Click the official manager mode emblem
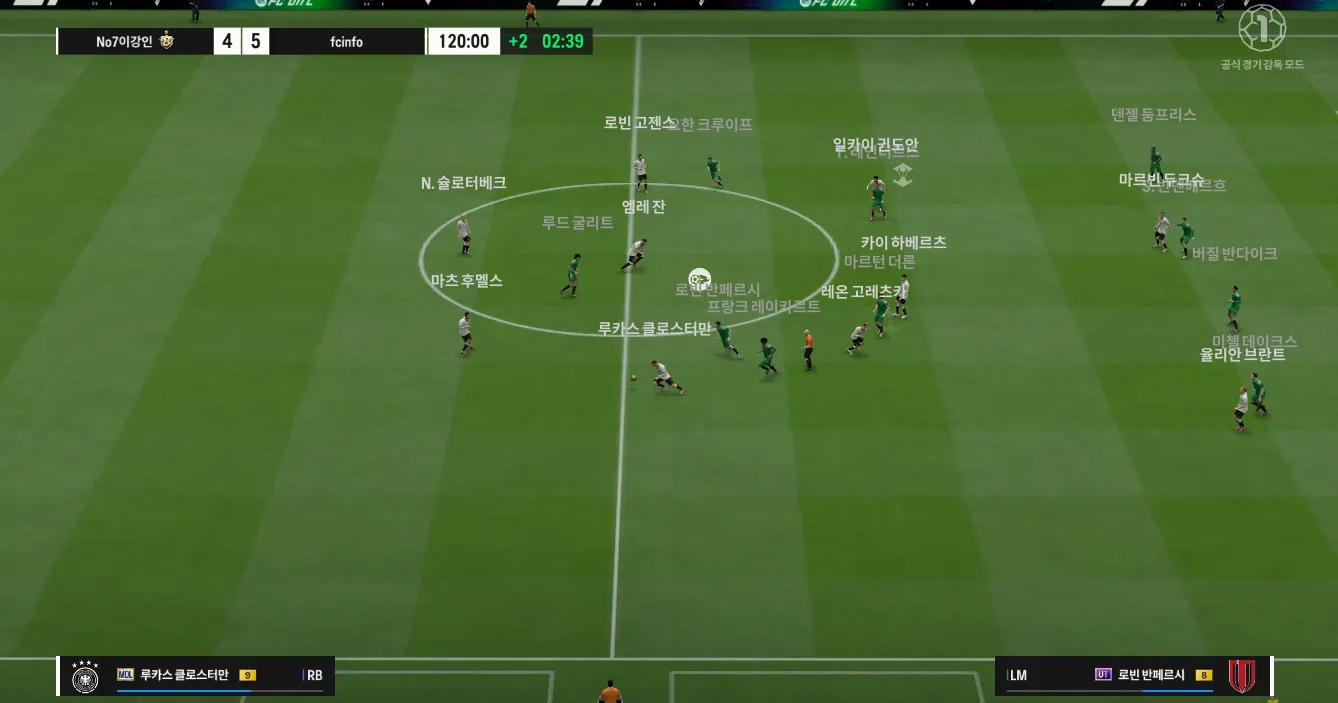 1261,28
